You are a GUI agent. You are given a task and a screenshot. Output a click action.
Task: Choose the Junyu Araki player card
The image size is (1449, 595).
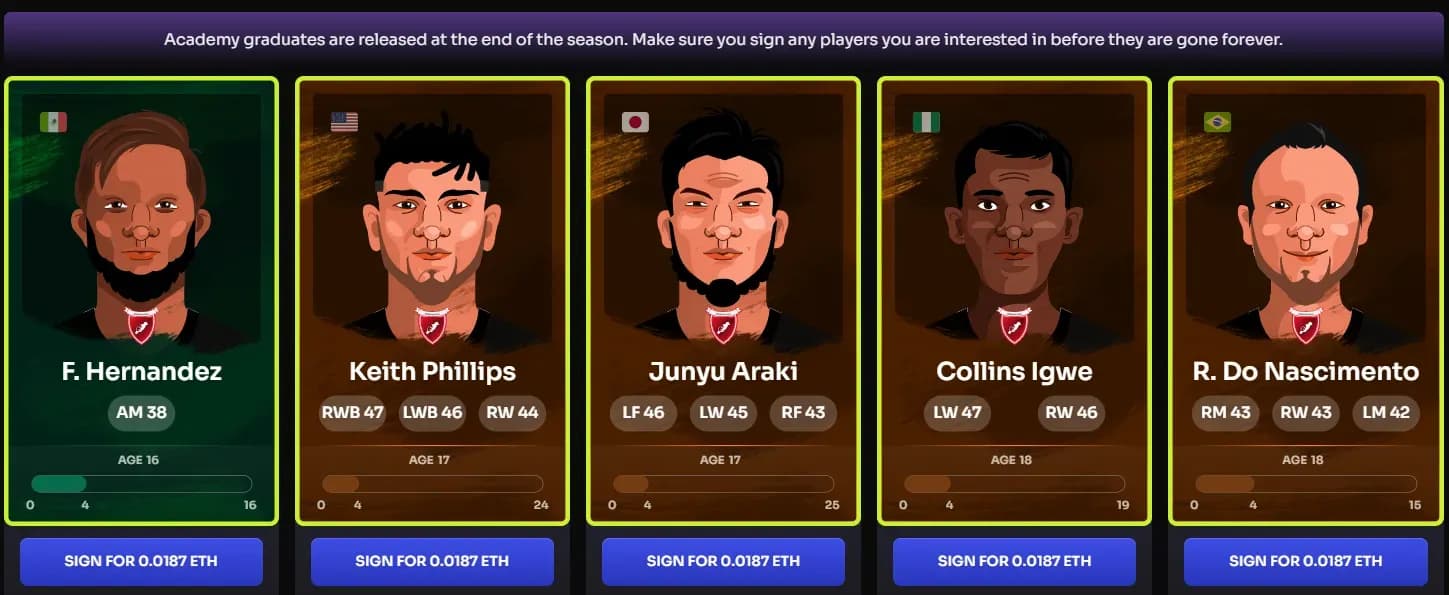tap(723, 300)
